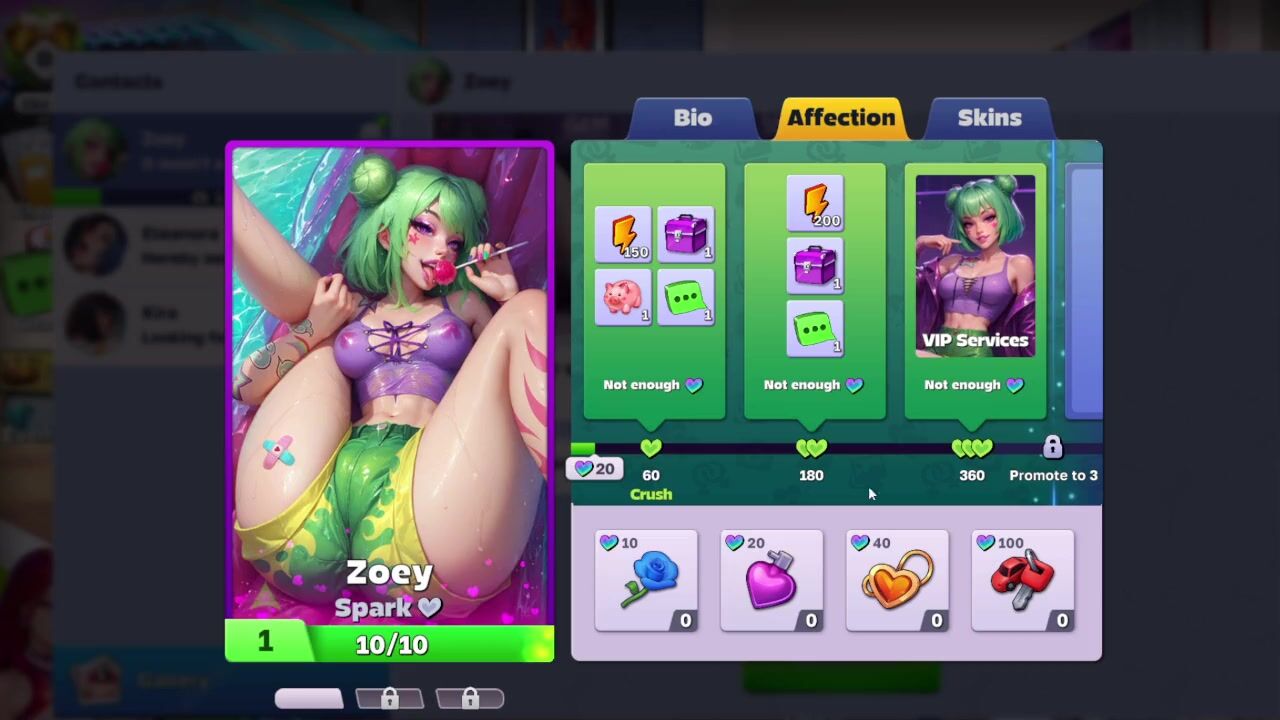The width and height of the screenshot is (1280, 720).
Task: Click the Promote to 3 padlock
Action: click(1052, 447)
